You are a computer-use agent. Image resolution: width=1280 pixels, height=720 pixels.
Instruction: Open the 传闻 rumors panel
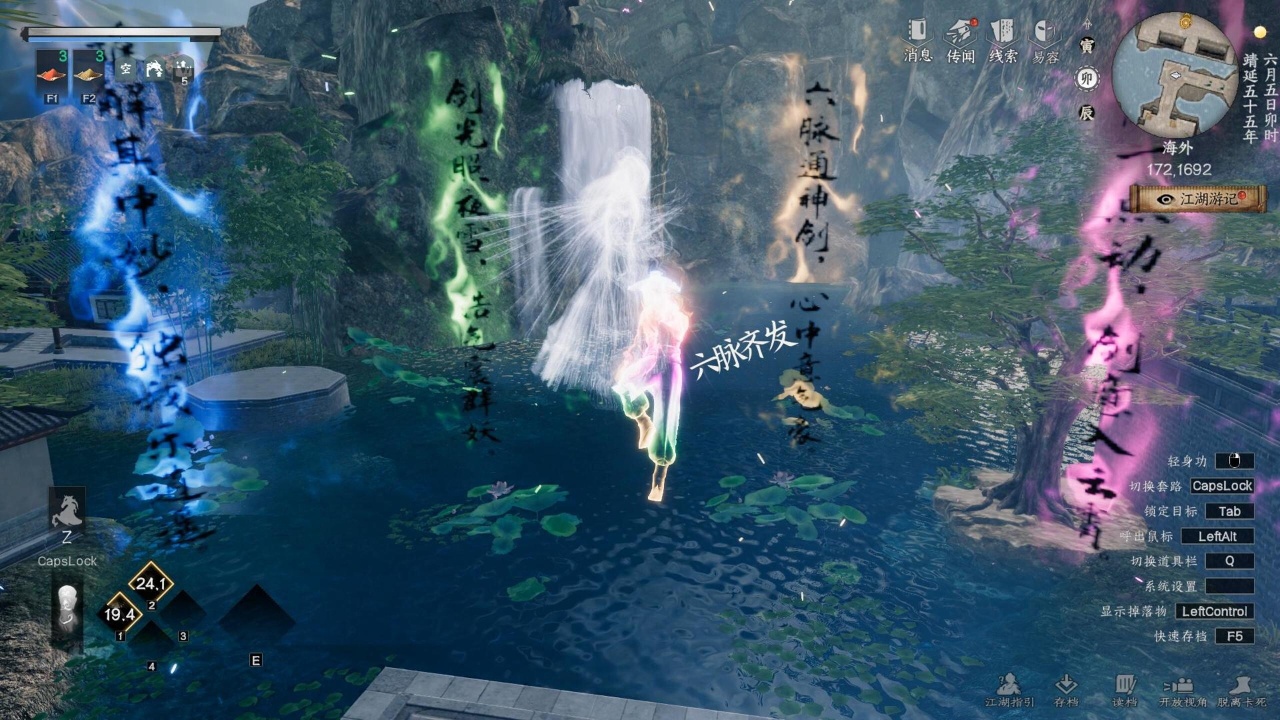(961, 39)
